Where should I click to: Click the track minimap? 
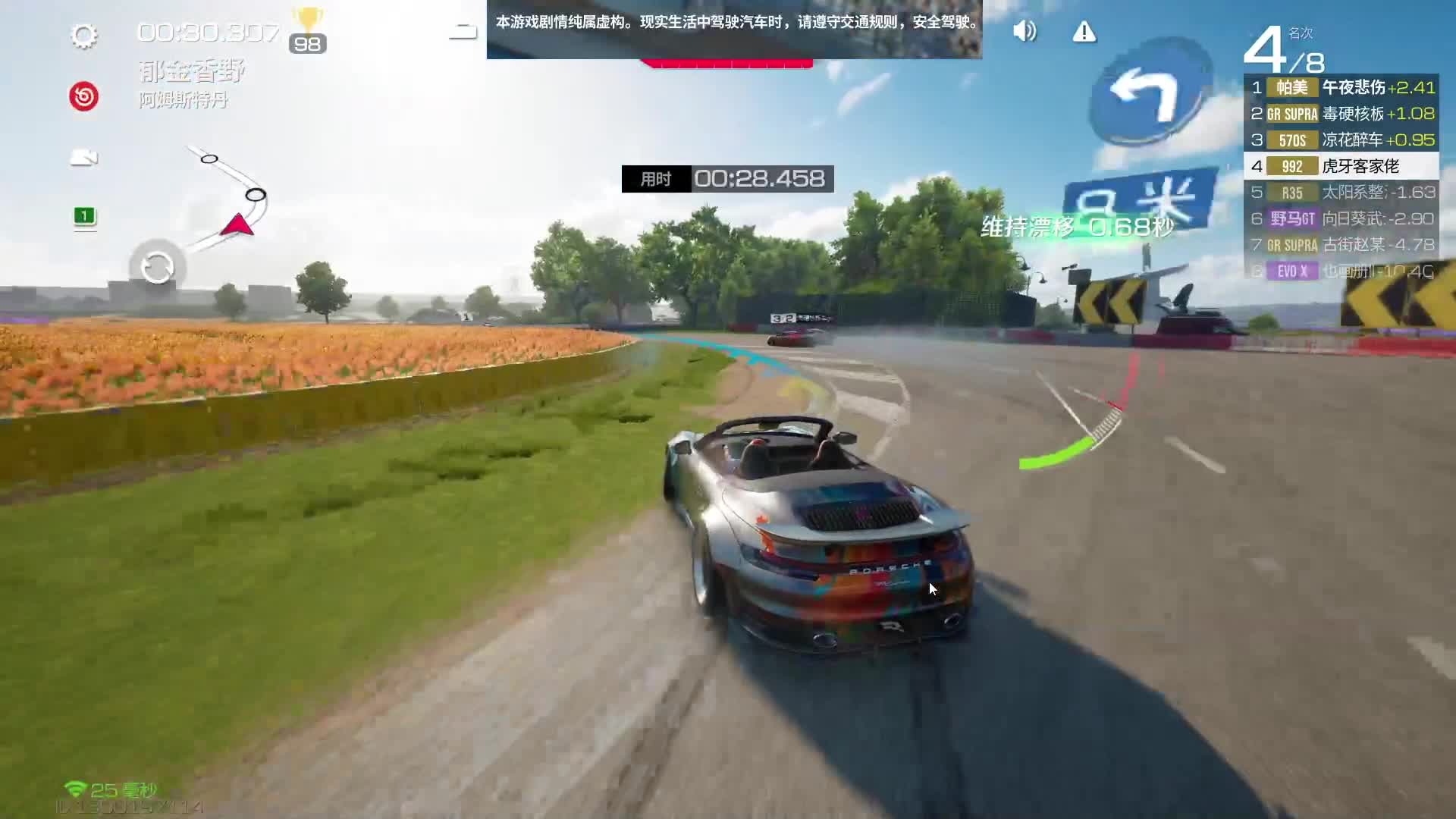coord(227,196)
